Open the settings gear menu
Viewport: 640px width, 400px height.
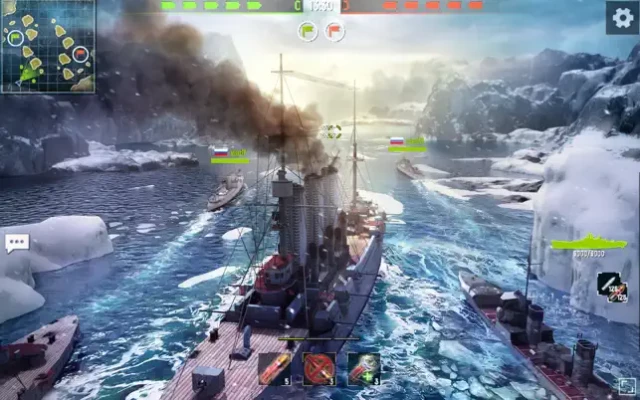(621, 17)
